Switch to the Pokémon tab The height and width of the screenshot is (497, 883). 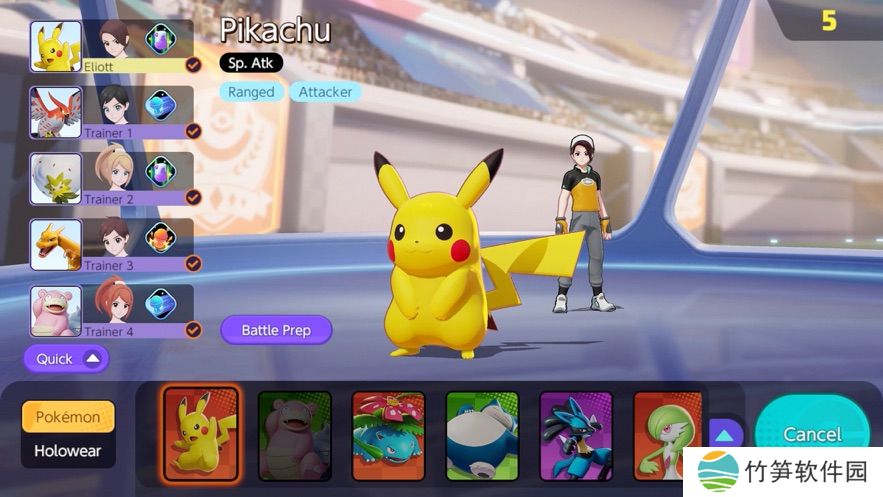(68, 417)
